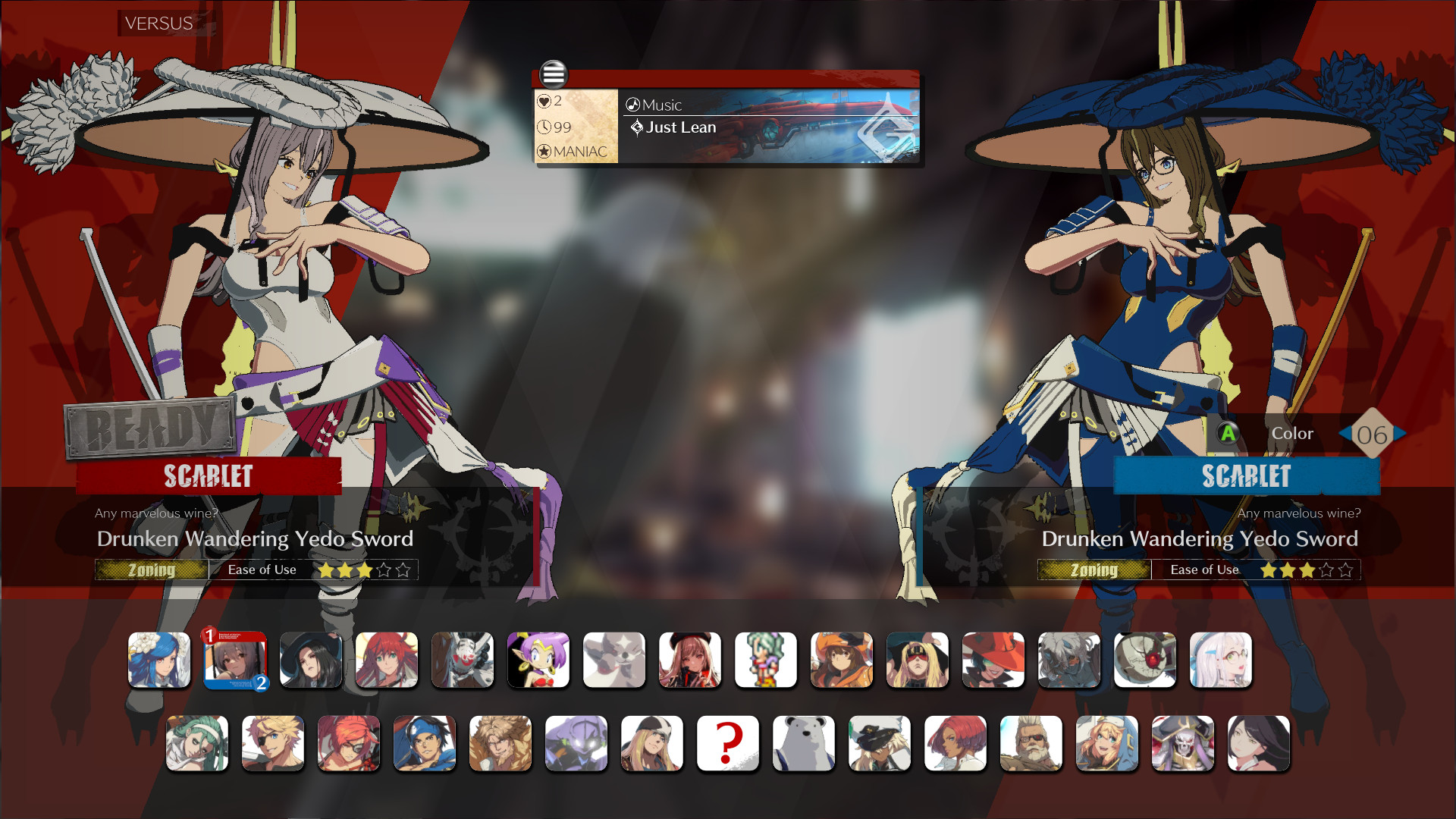Click the 06 color number stepper diamond
The image size is (1456, 819).
pyautogui.click(x=1372, y=434)
